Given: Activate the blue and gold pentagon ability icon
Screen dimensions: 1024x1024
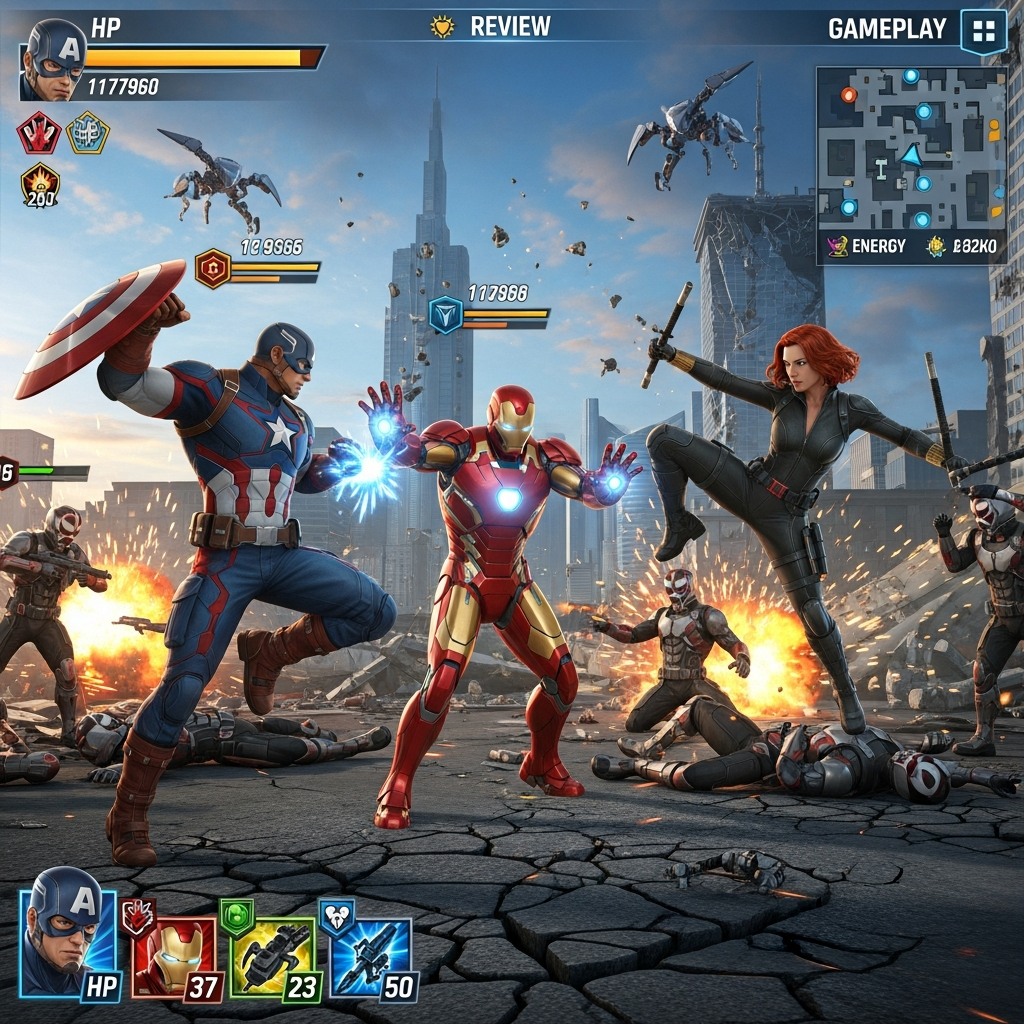Looking at the screenshot, I should [88, 133].
